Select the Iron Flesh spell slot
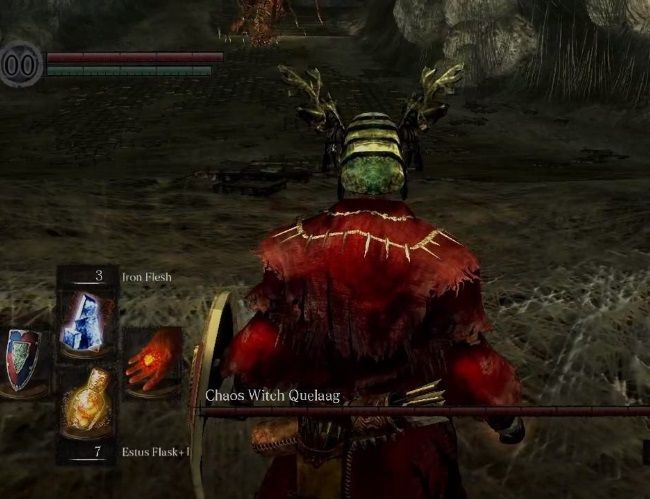This screenshot has height=499, width=650. pos(87,321)
